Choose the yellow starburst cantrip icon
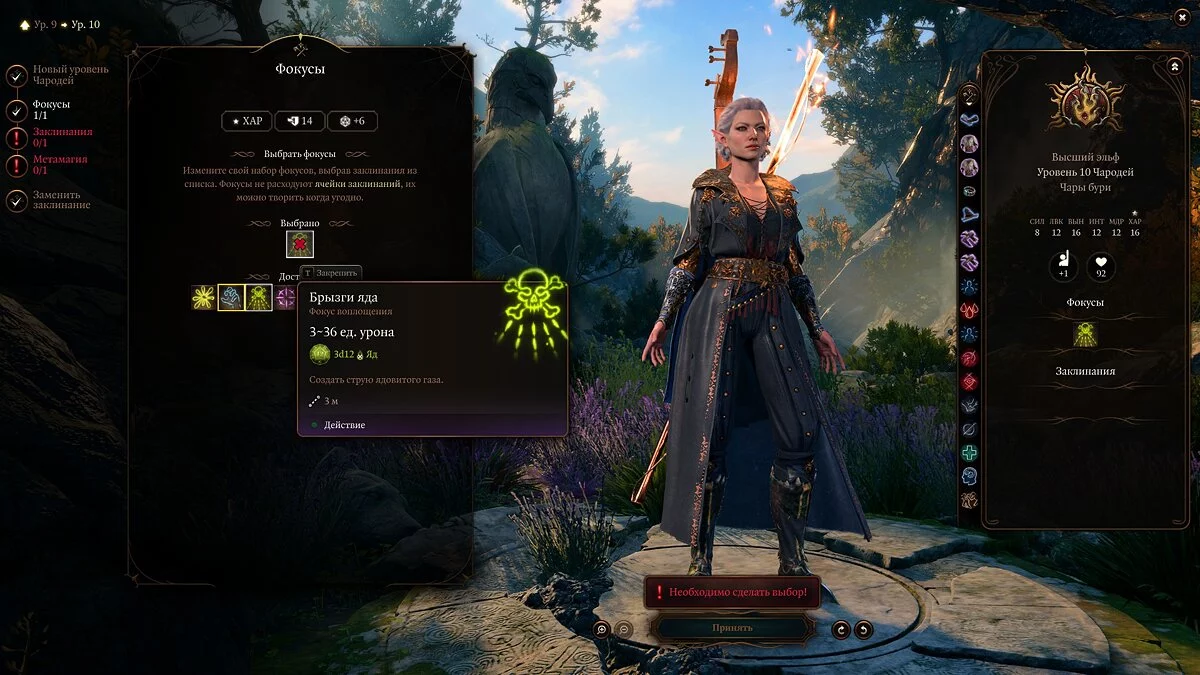 pos(204,298)
